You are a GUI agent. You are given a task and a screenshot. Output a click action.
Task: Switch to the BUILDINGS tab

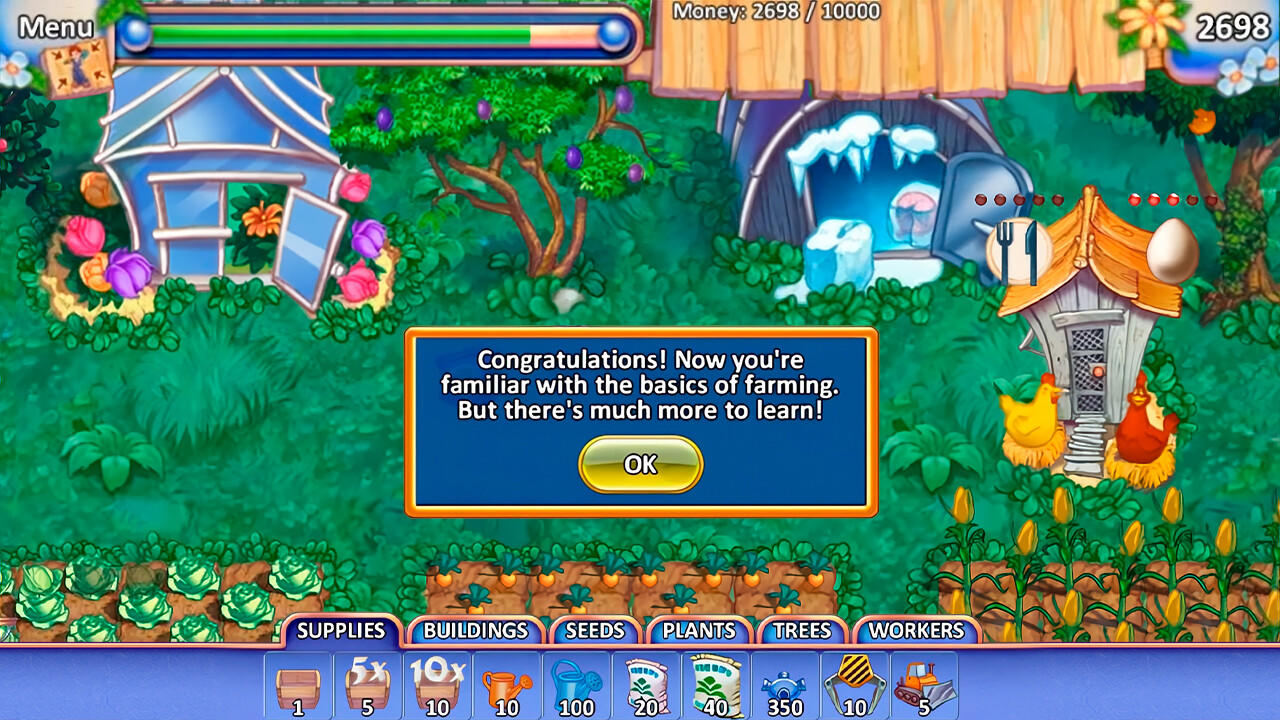[475, 631]
